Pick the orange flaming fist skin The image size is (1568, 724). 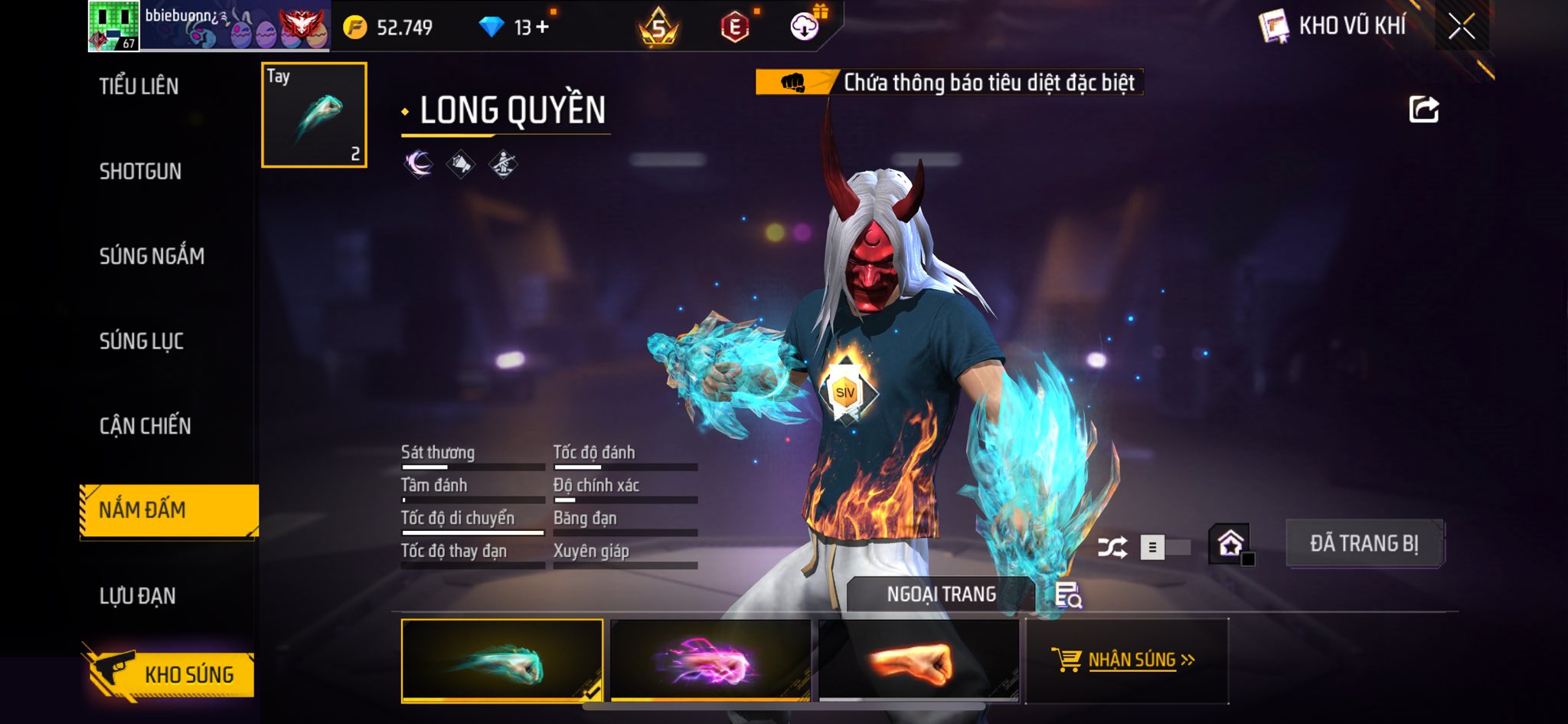(x=919, y=660)
